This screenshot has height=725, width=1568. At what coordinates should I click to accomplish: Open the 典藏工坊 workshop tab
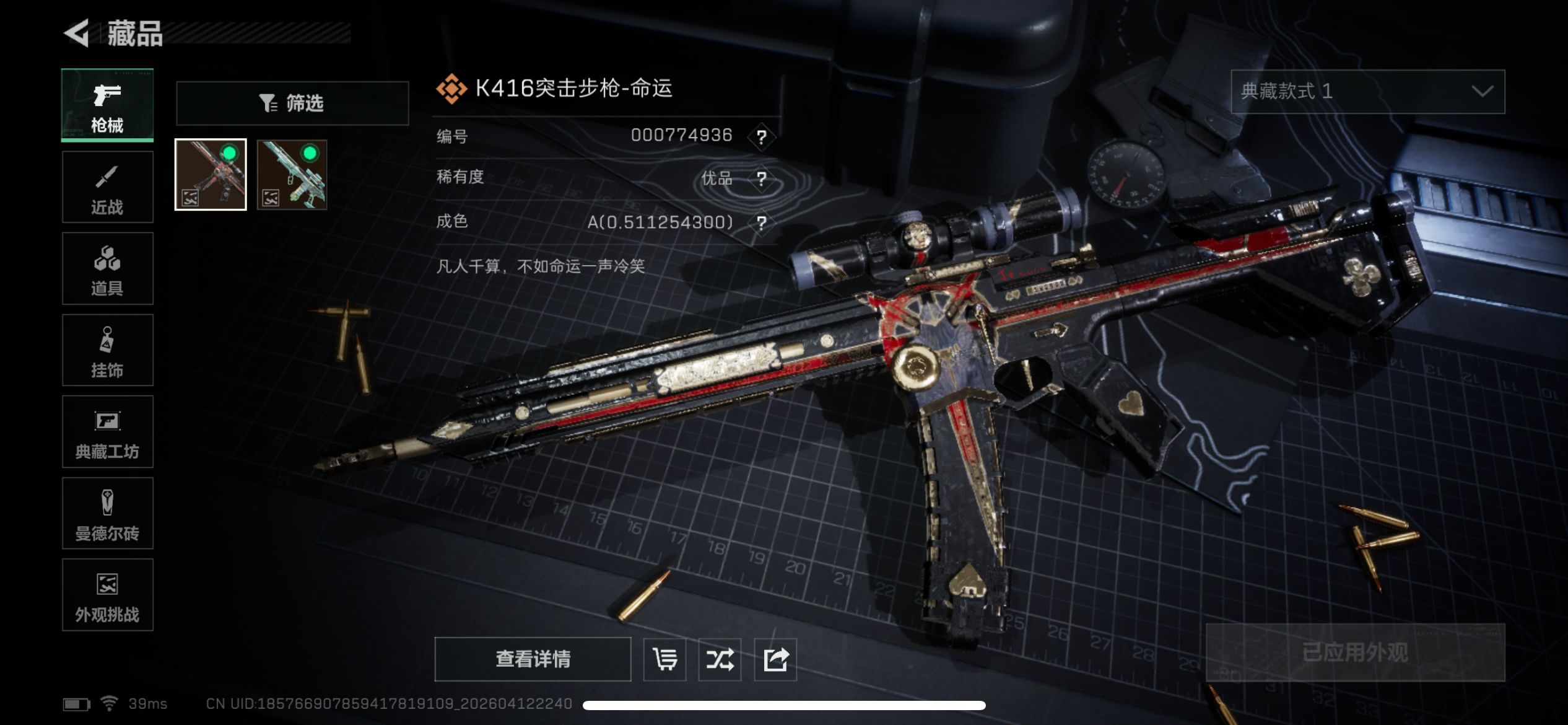tap(107, 432)
